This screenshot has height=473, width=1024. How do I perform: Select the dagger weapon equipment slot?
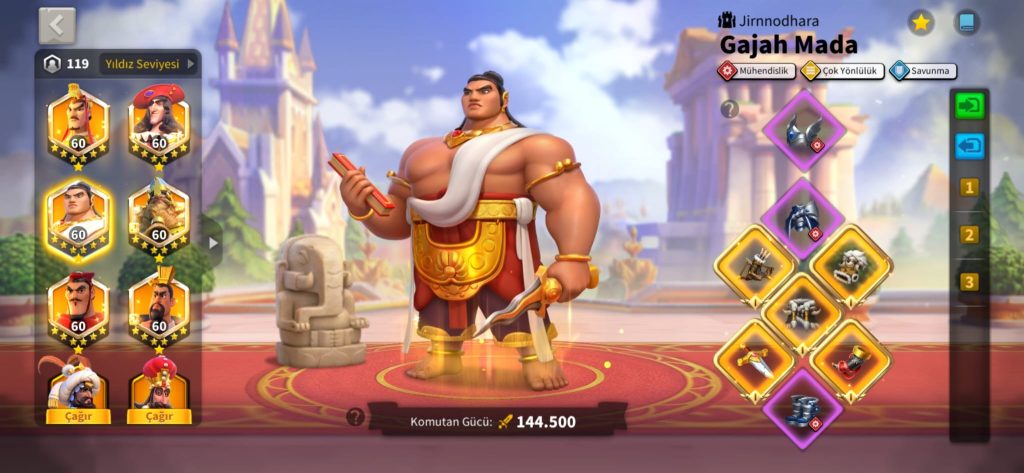click(x=755, y=361)
